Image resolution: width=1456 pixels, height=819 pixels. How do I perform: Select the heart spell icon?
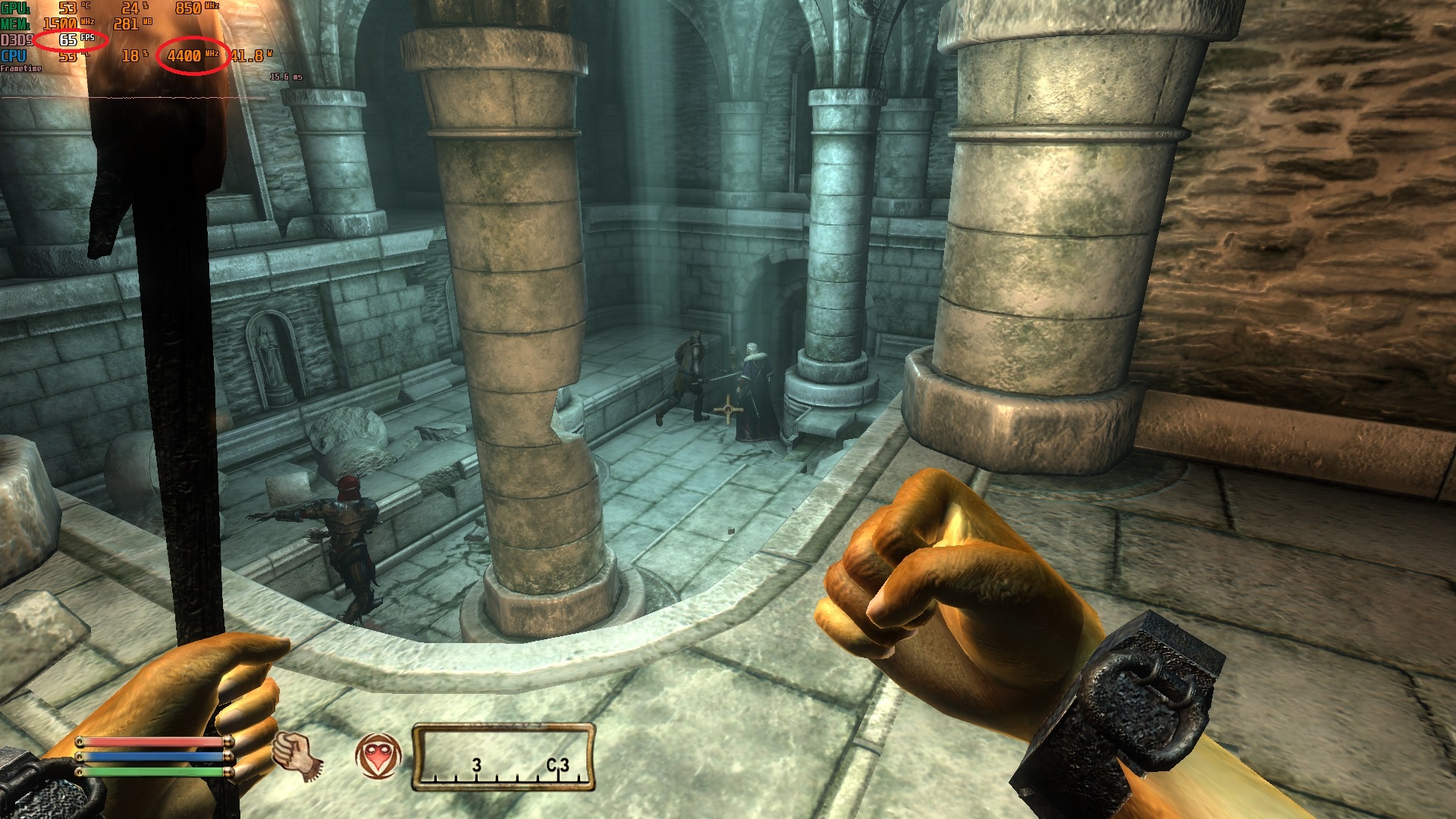377,755
